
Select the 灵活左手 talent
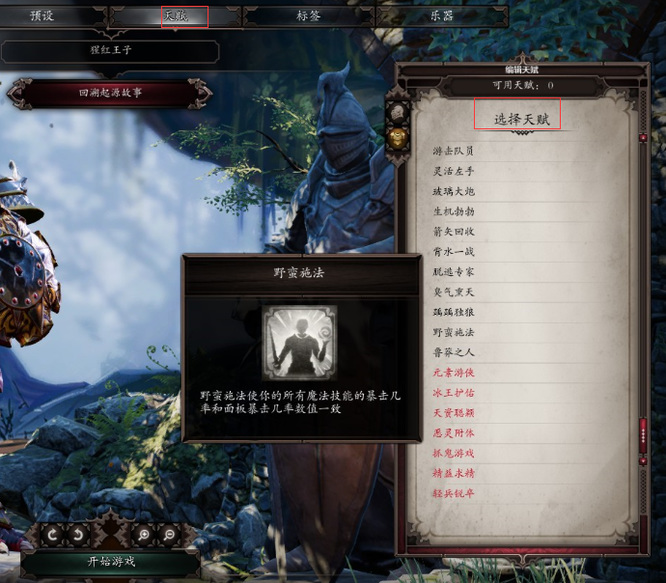coord(453,171)
